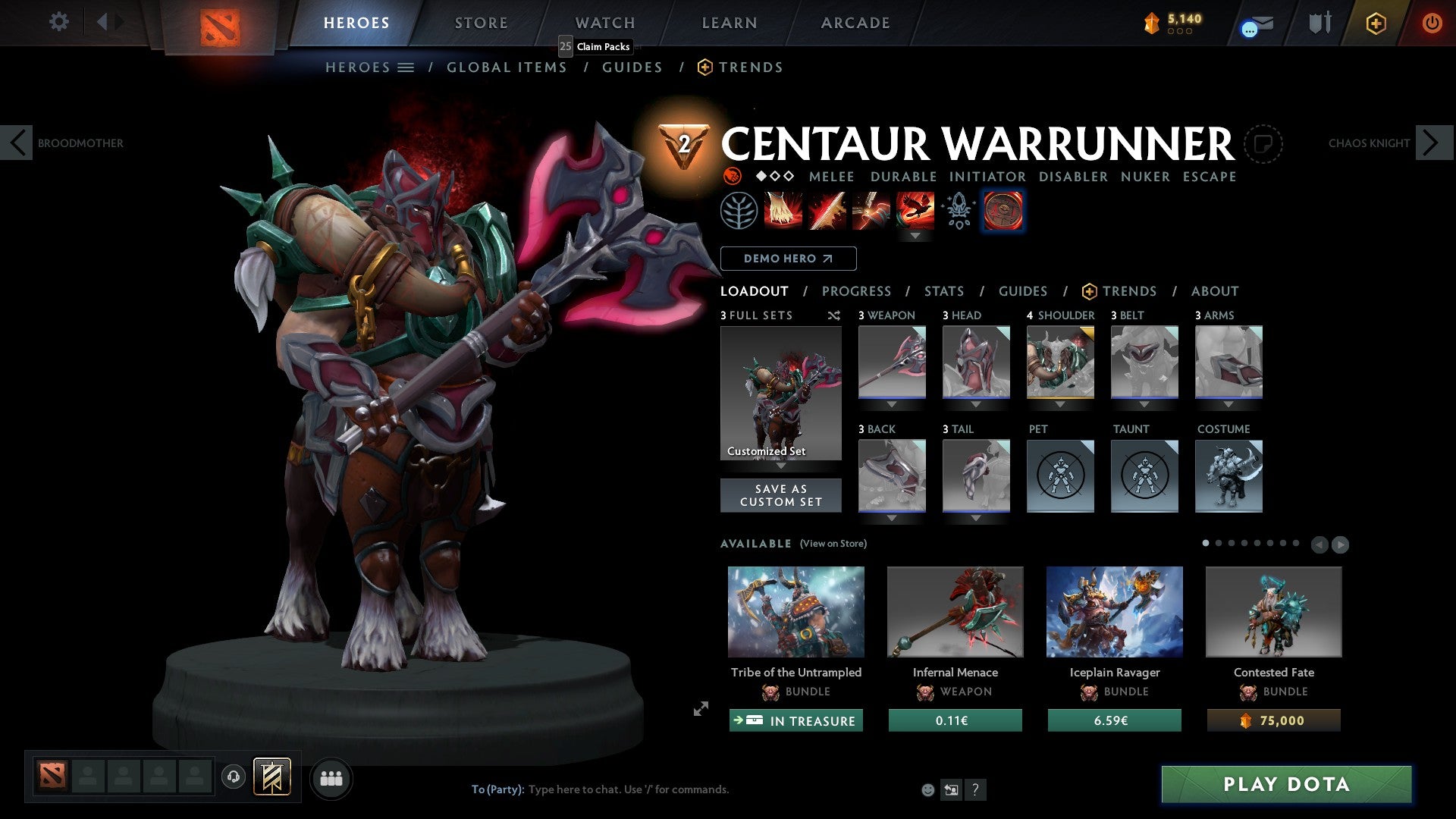Screen dimensions: 1456x819
Task: Open the WATCH menu
Action: point(604,23)
